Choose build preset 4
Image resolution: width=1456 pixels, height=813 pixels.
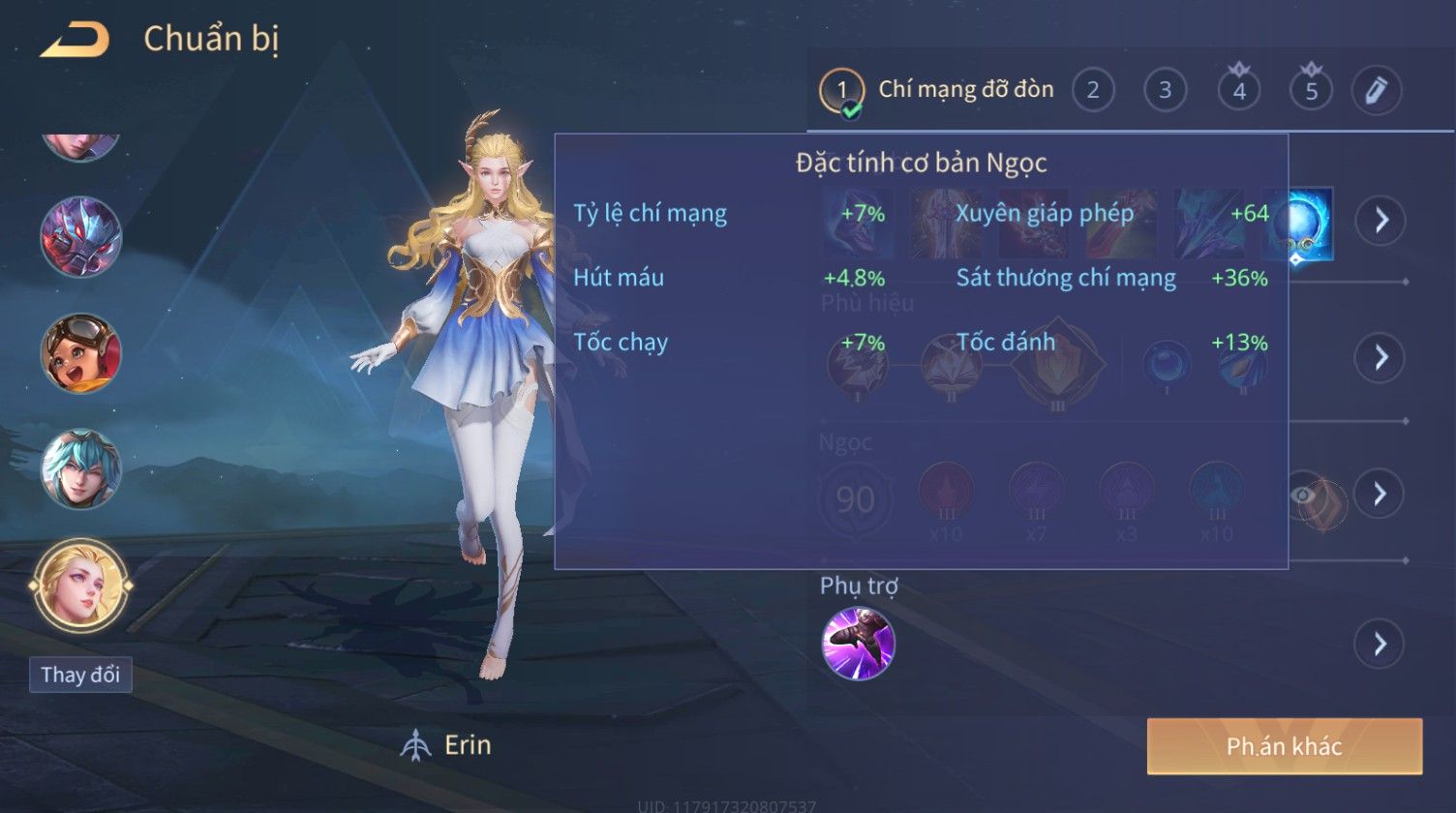pos(1238,91)
